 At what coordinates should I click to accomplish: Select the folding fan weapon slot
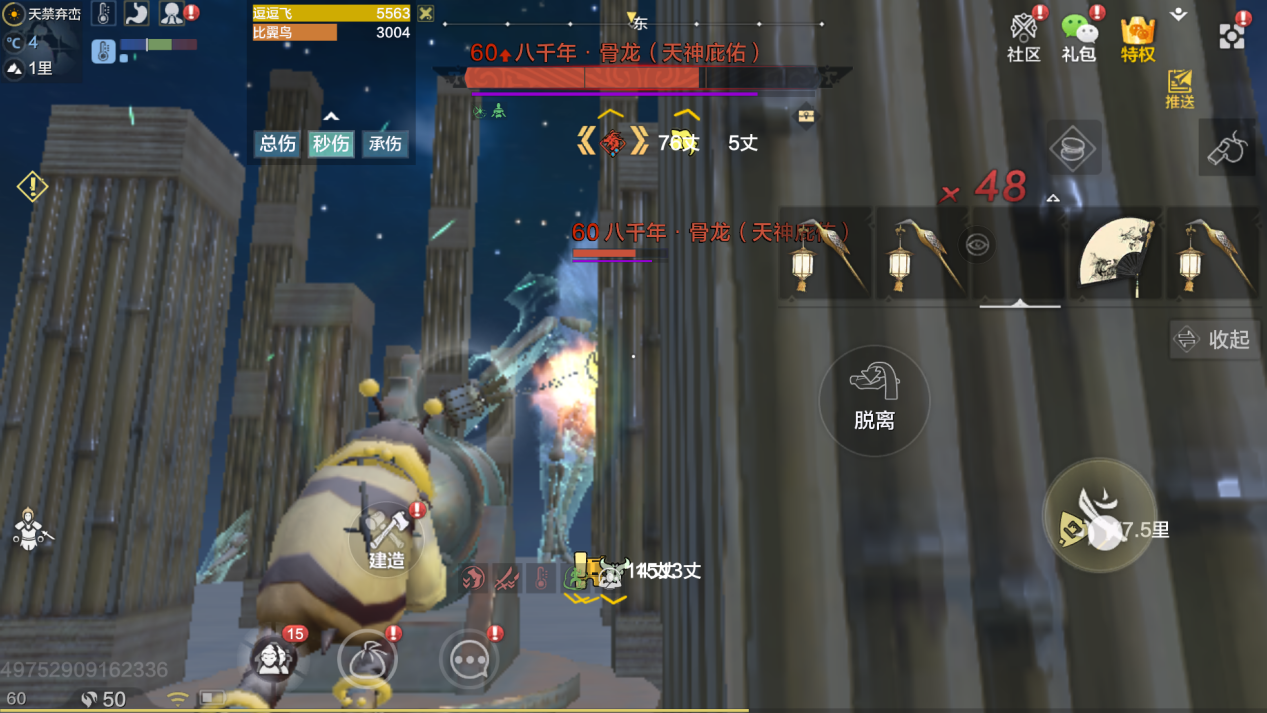pyautogui.click(x=1117, y=255)
